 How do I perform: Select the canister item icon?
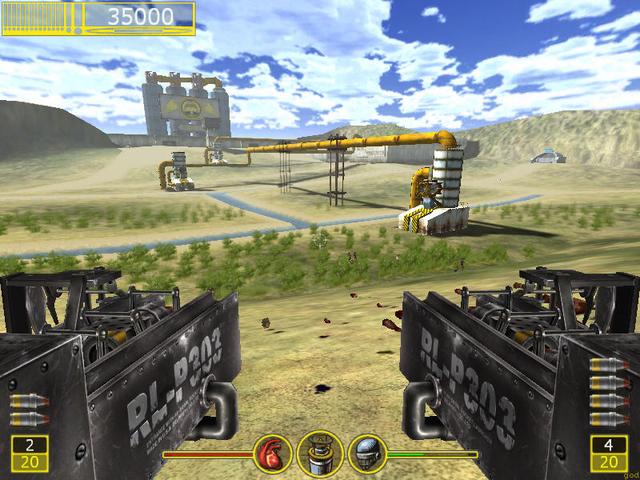pos(320,453)
